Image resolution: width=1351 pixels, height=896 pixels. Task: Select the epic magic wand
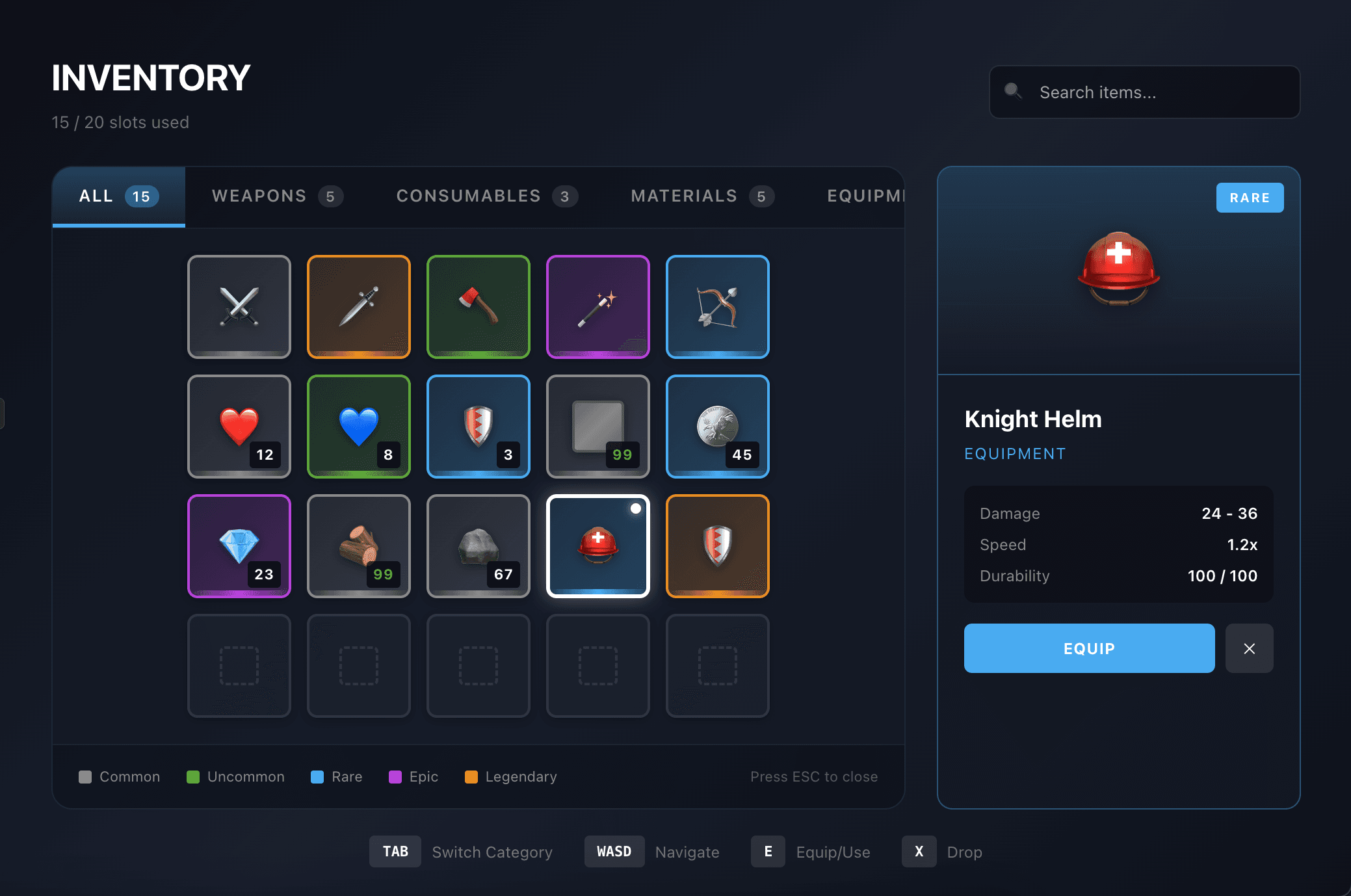pos(597,306)
